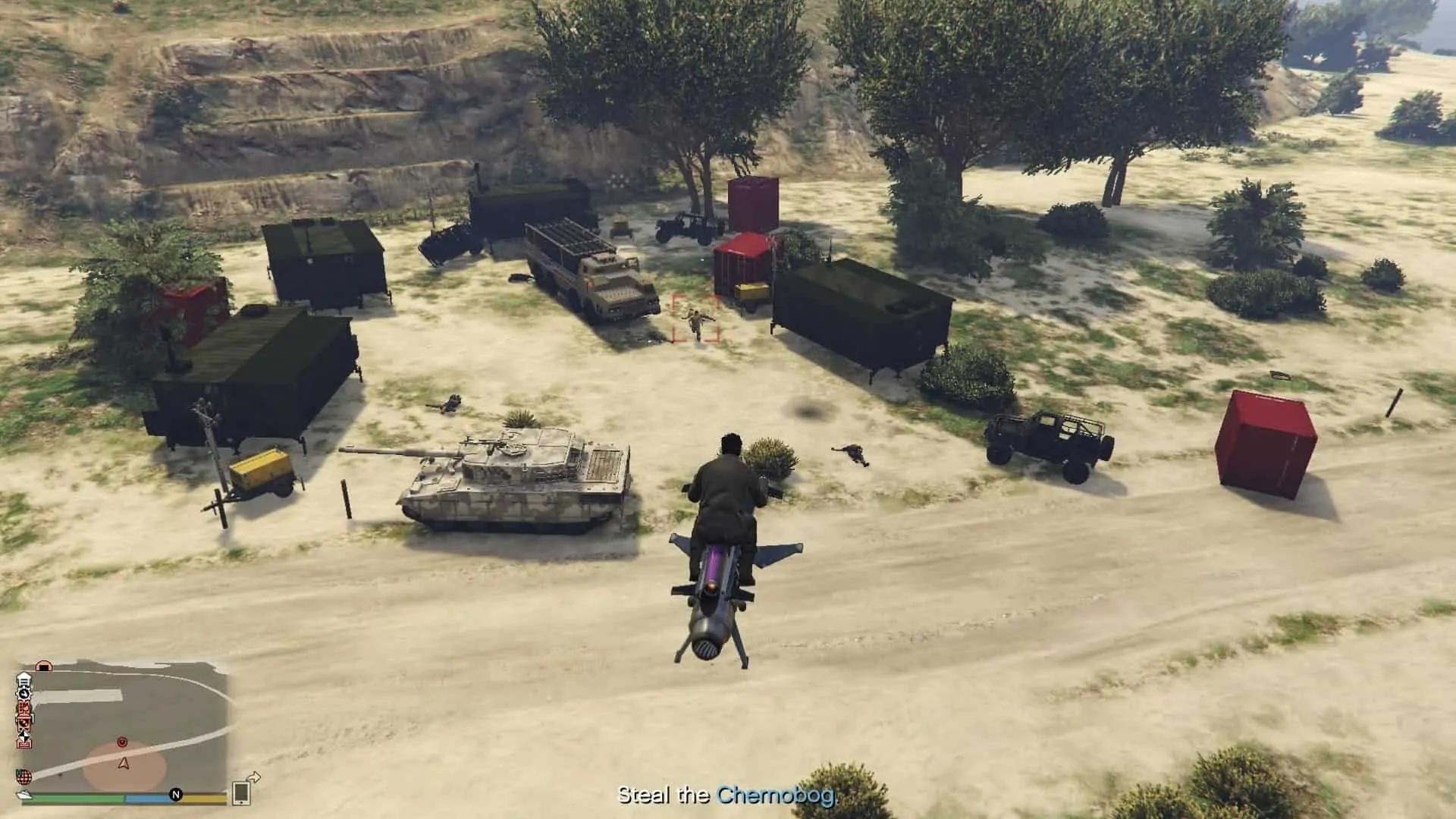1456x819 pixels.
Task: Click the black-and-white directional blip on minimap's left column
Action: [x=24, y=736]
